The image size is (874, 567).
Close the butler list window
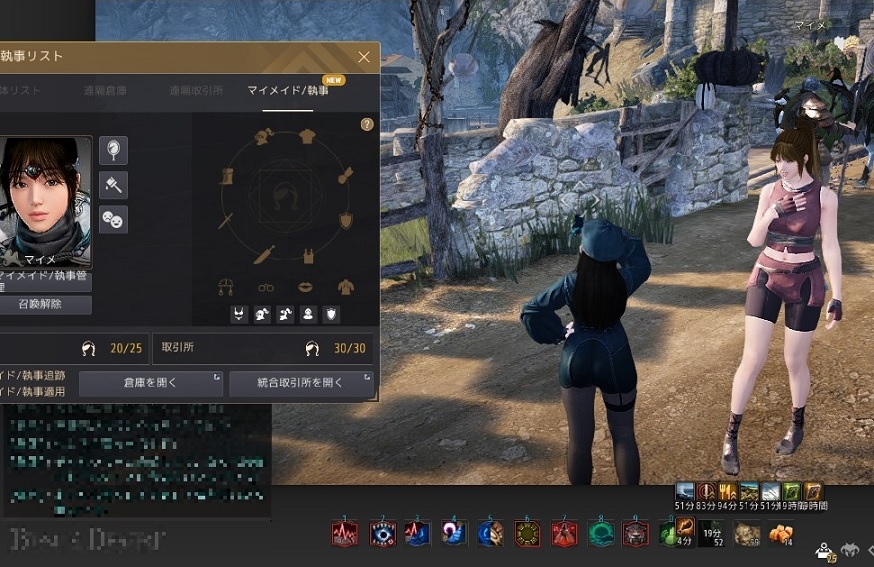(x=364, y=58)
